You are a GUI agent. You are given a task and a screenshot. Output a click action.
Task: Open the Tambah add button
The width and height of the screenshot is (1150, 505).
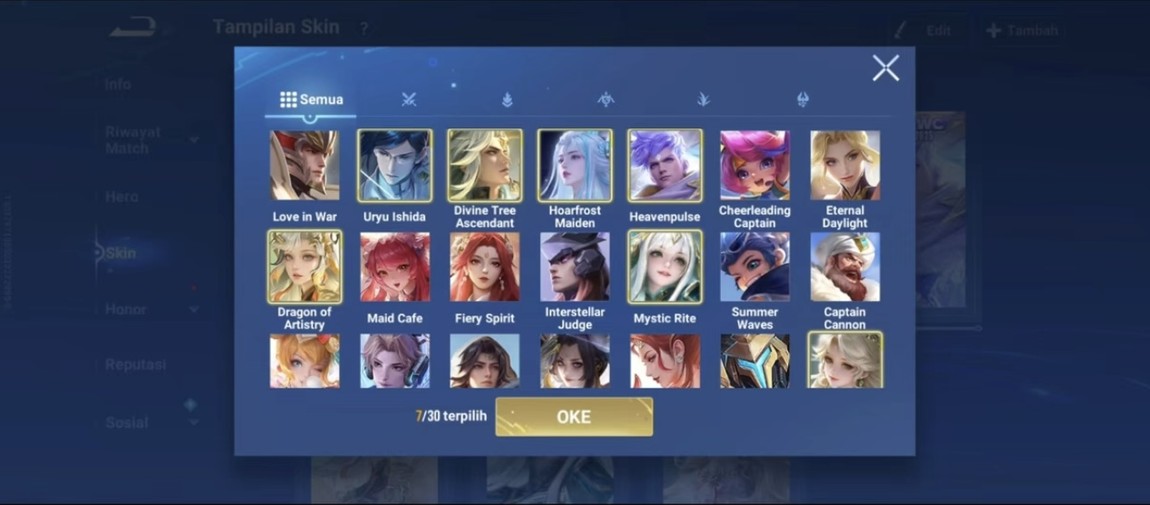point(1022,31)
